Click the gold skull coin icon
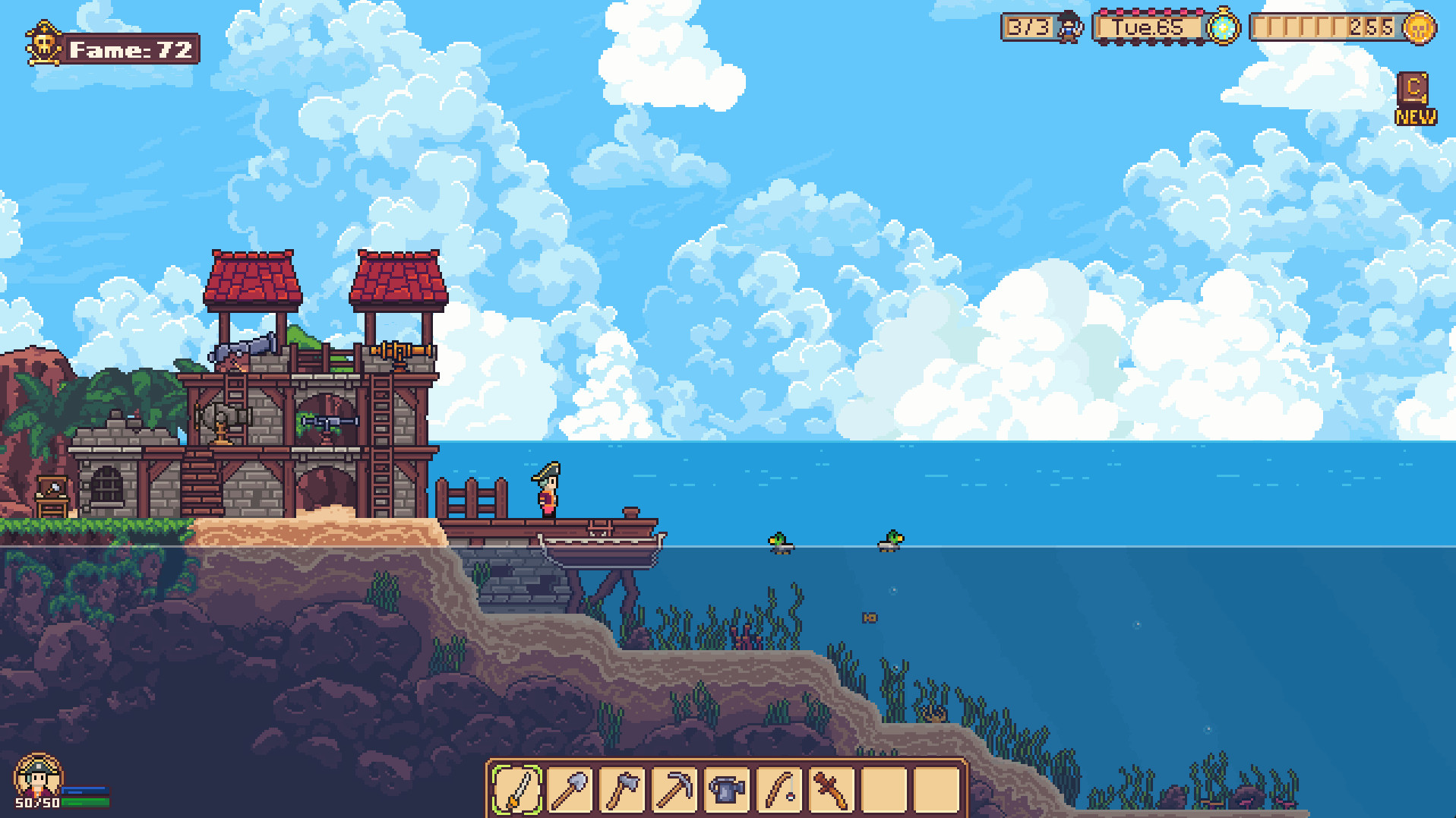The height and width of the screenshot is (818, 1456). [x=1419, y=29]
